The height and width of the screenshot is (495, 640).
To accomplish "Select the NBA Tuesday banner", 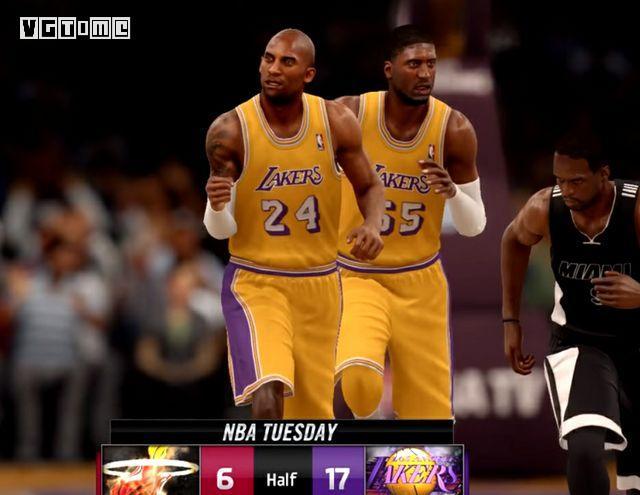I will (x=281, y=432).
